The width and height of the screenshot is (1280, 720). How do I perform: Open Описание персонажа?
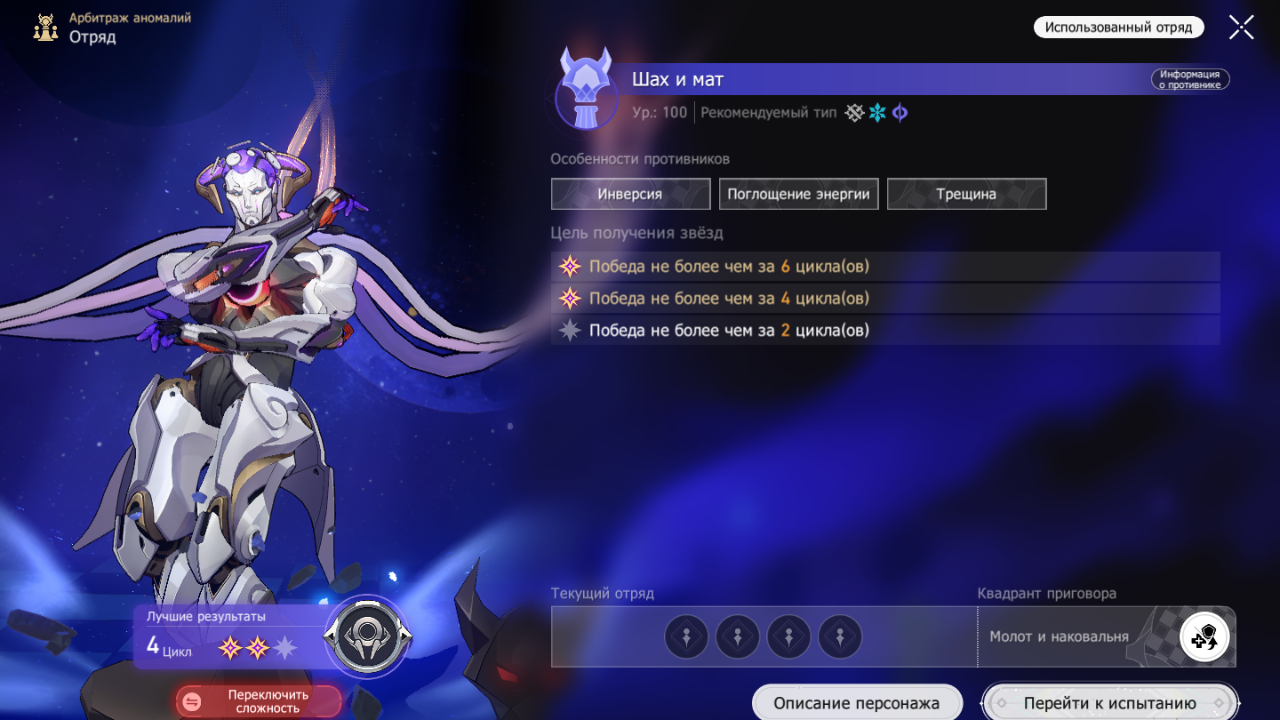click(857, 703)
